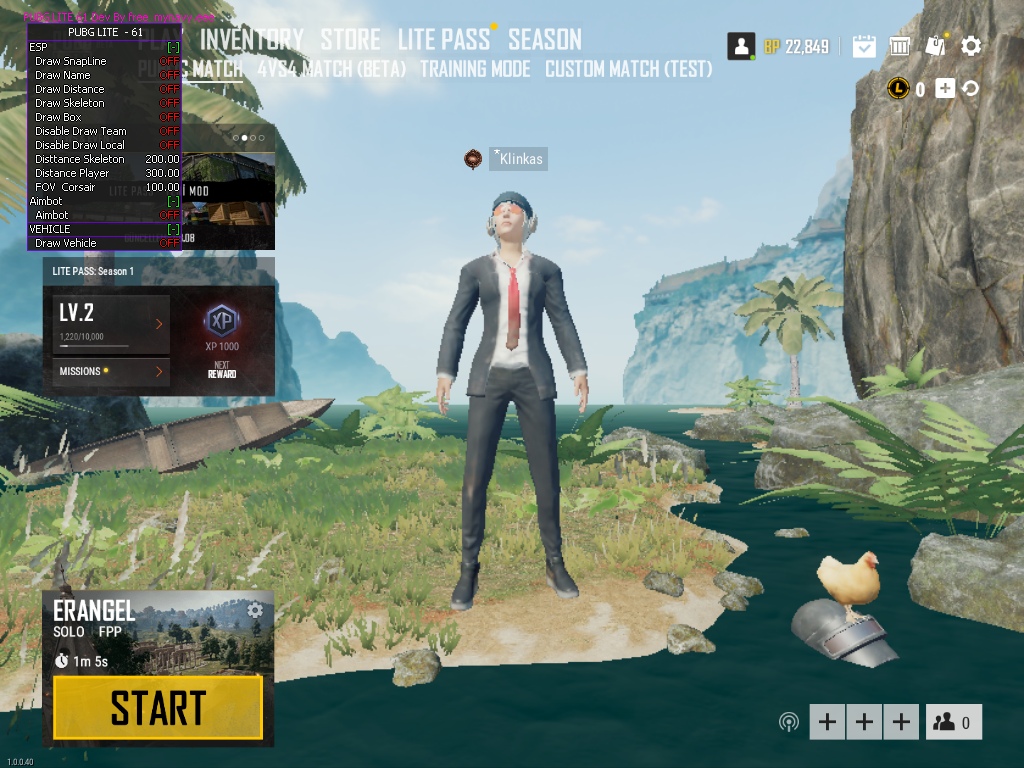This screenshot has height=768, width=1024.
Task: Toggle the voice broadcast icon
Action: (x=789, y=722)
